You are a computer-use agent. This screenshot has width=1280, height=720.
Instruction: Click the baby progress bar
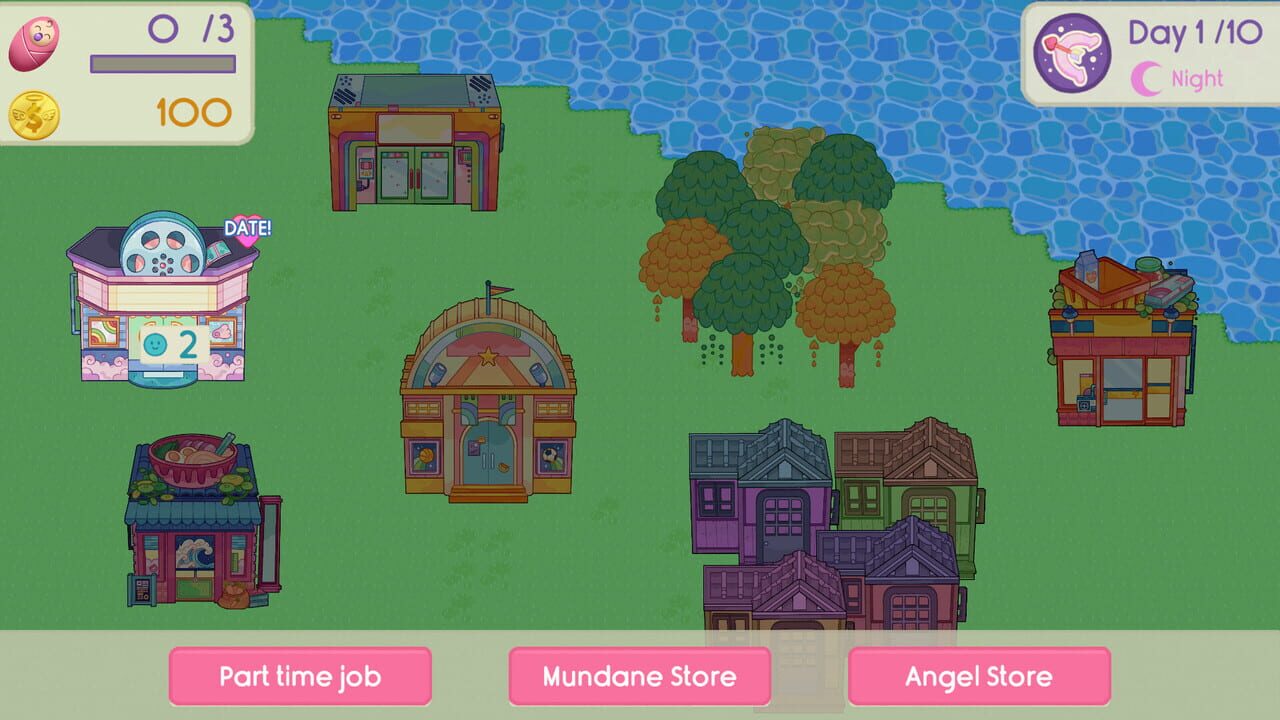point(160,62)
